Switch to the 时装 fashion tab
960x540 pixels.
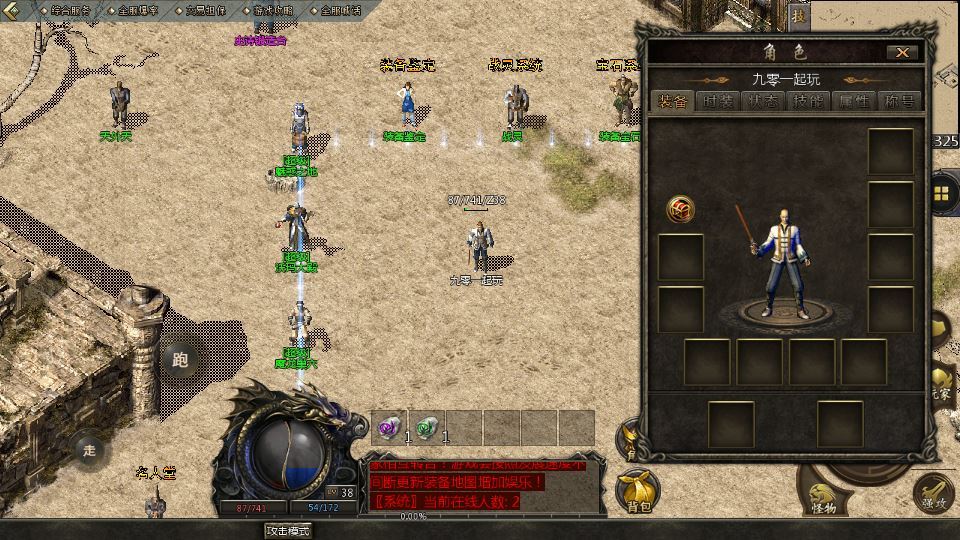(717, 101)
